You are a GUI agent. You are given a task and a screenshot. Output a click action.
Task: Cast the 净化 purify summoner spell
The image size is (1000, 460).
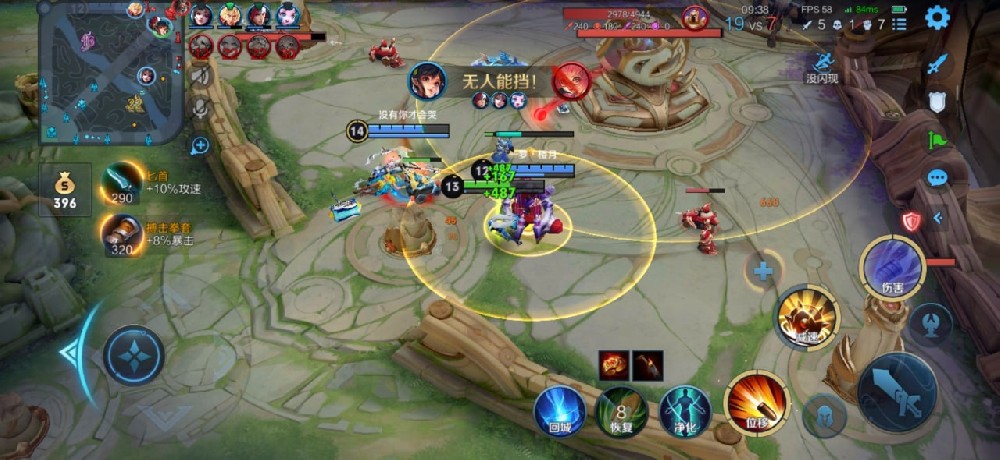click(x=684, y=411)
